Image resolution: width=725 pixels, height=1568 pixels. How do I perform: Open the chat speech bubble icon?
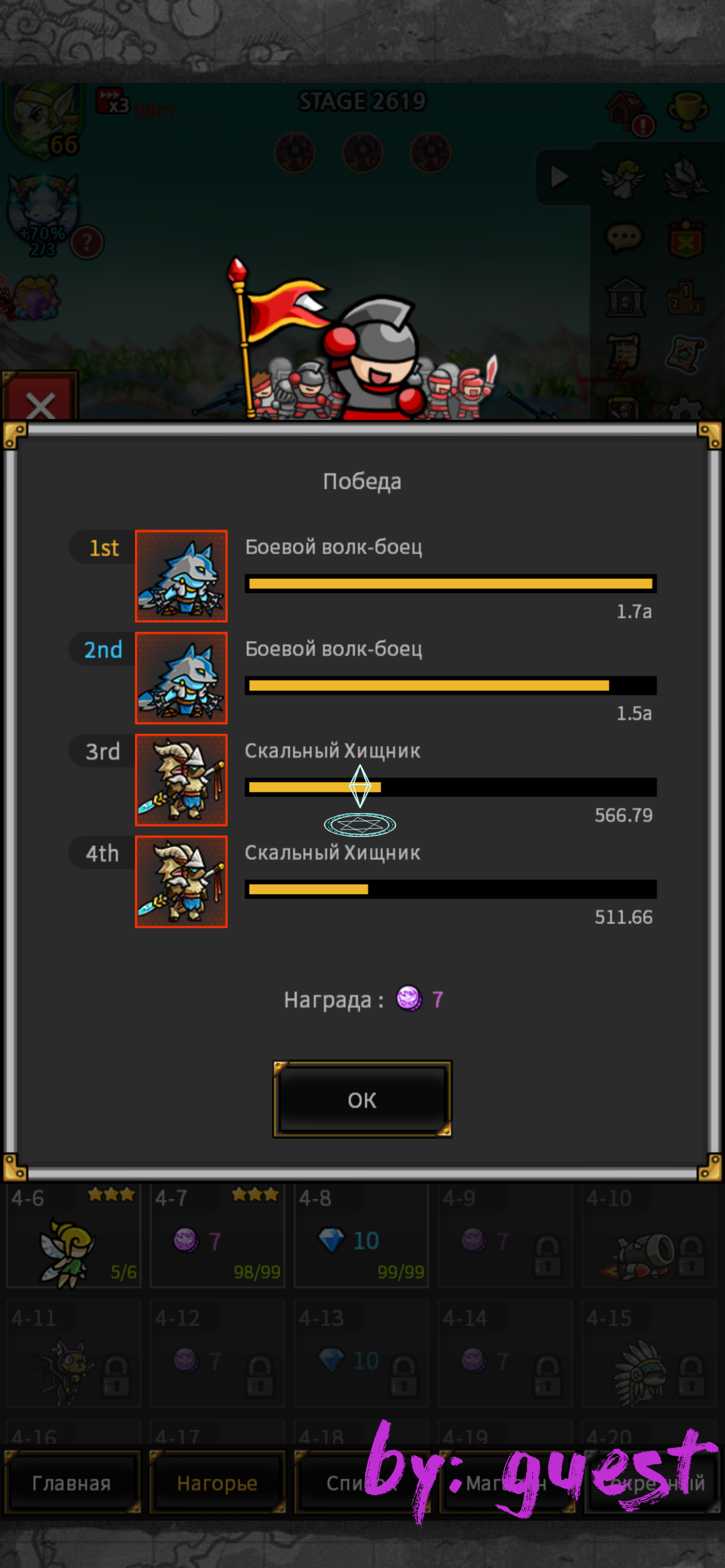click(623, 238)
